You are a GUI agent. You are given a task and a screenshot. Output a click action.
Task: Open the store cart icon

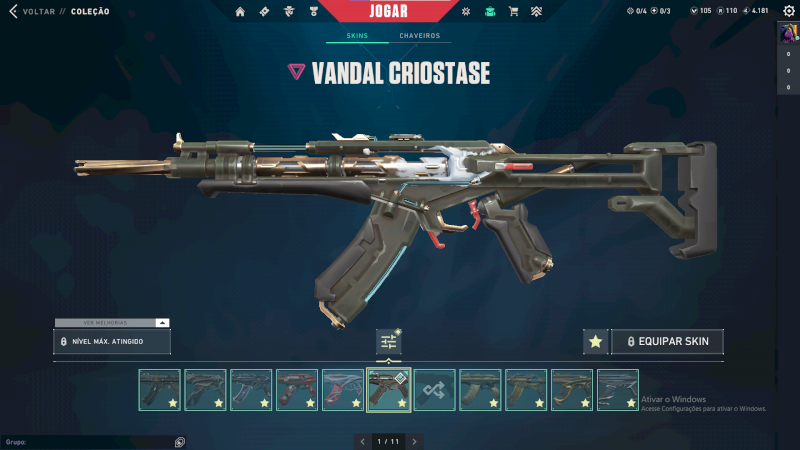(513, 12)
